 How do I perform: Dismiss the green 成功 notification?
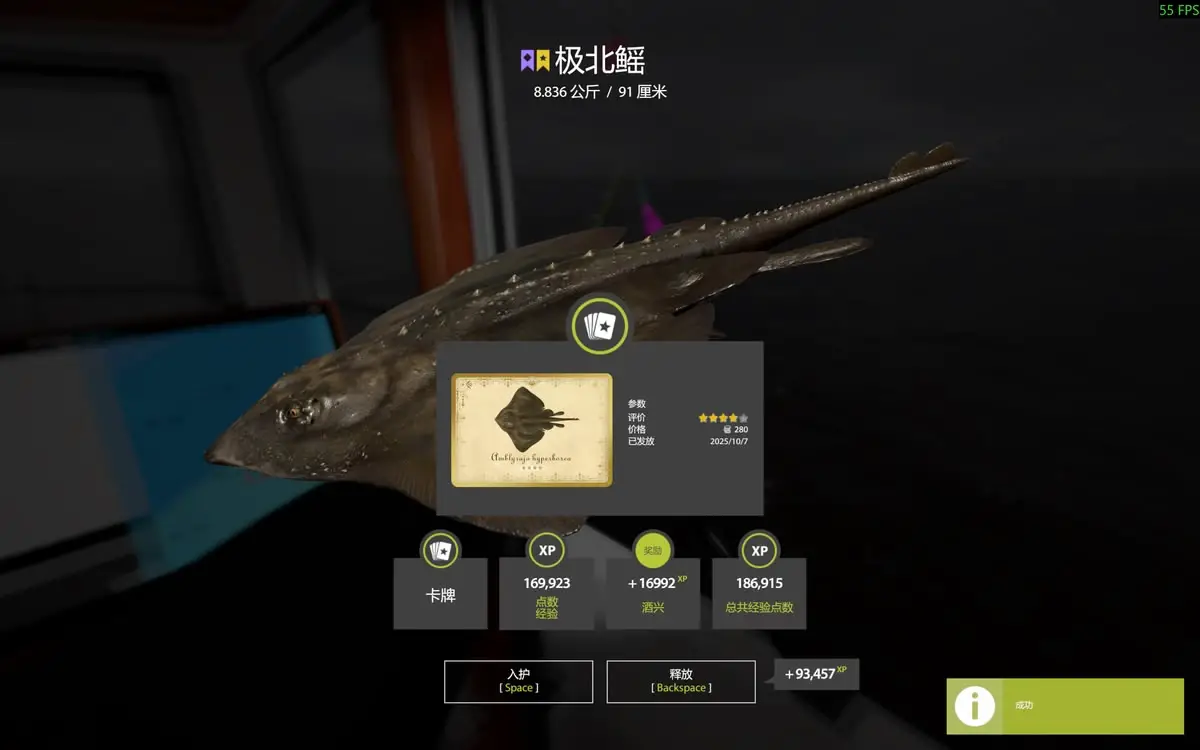(x=1065, y=706)
